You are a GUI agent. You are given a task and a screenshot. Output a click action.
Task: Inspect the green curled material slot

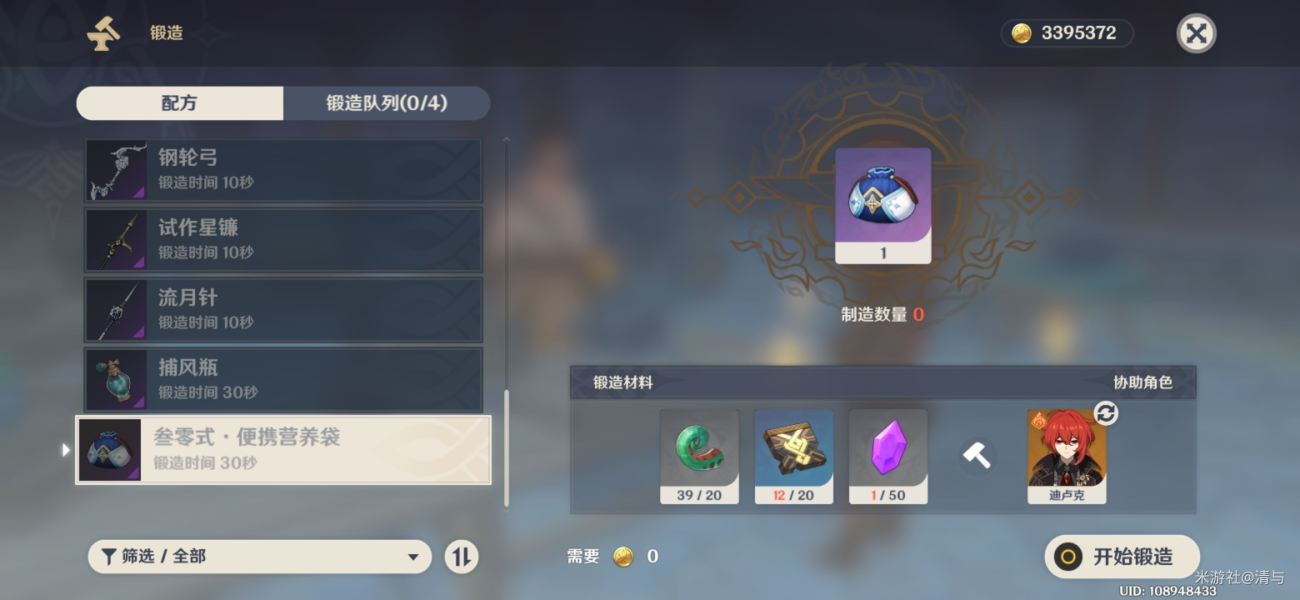point(699,455)
